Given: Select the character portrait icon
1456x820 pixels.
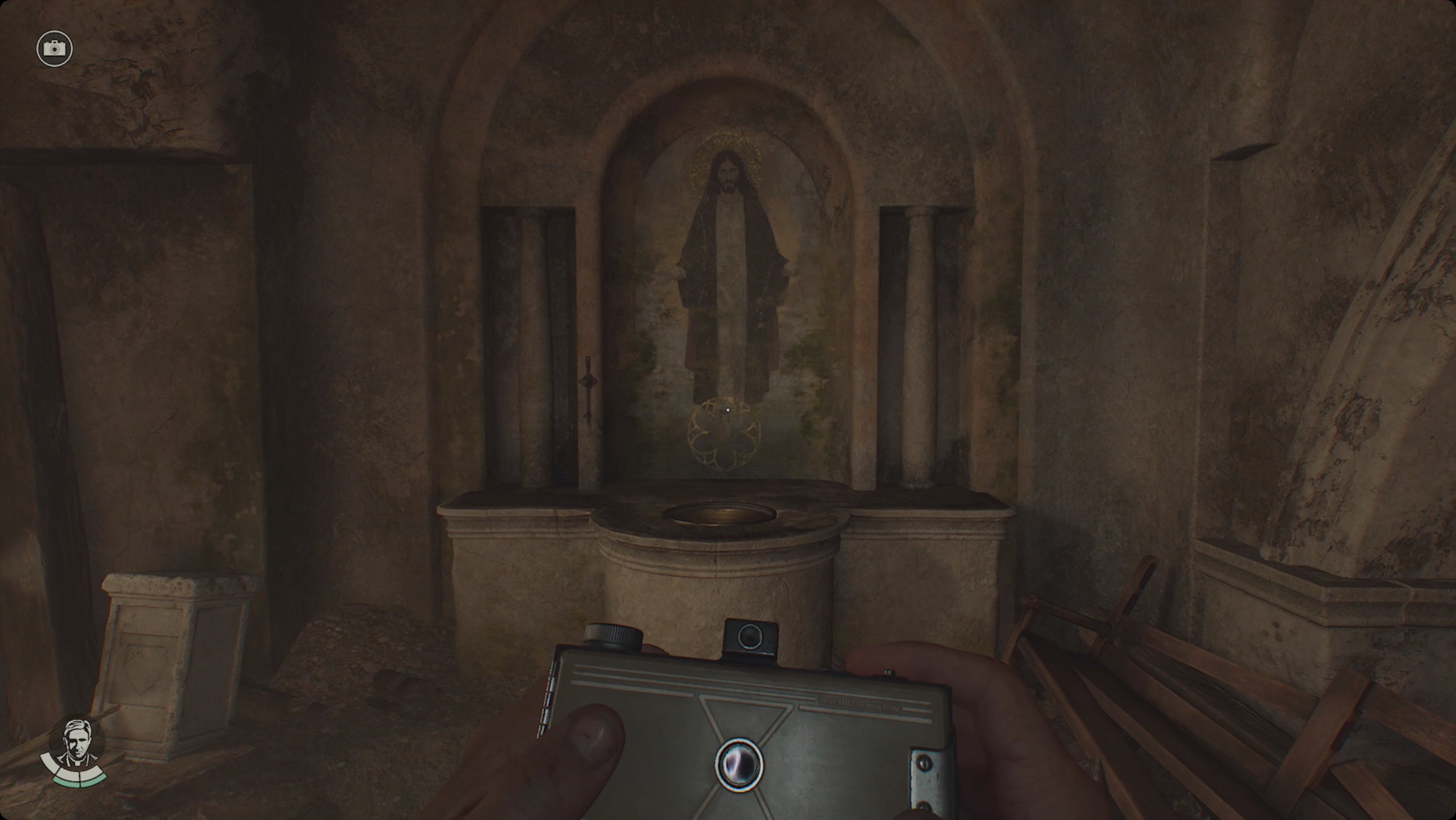Looking at the screenshot, I should (x=76, y=742).
